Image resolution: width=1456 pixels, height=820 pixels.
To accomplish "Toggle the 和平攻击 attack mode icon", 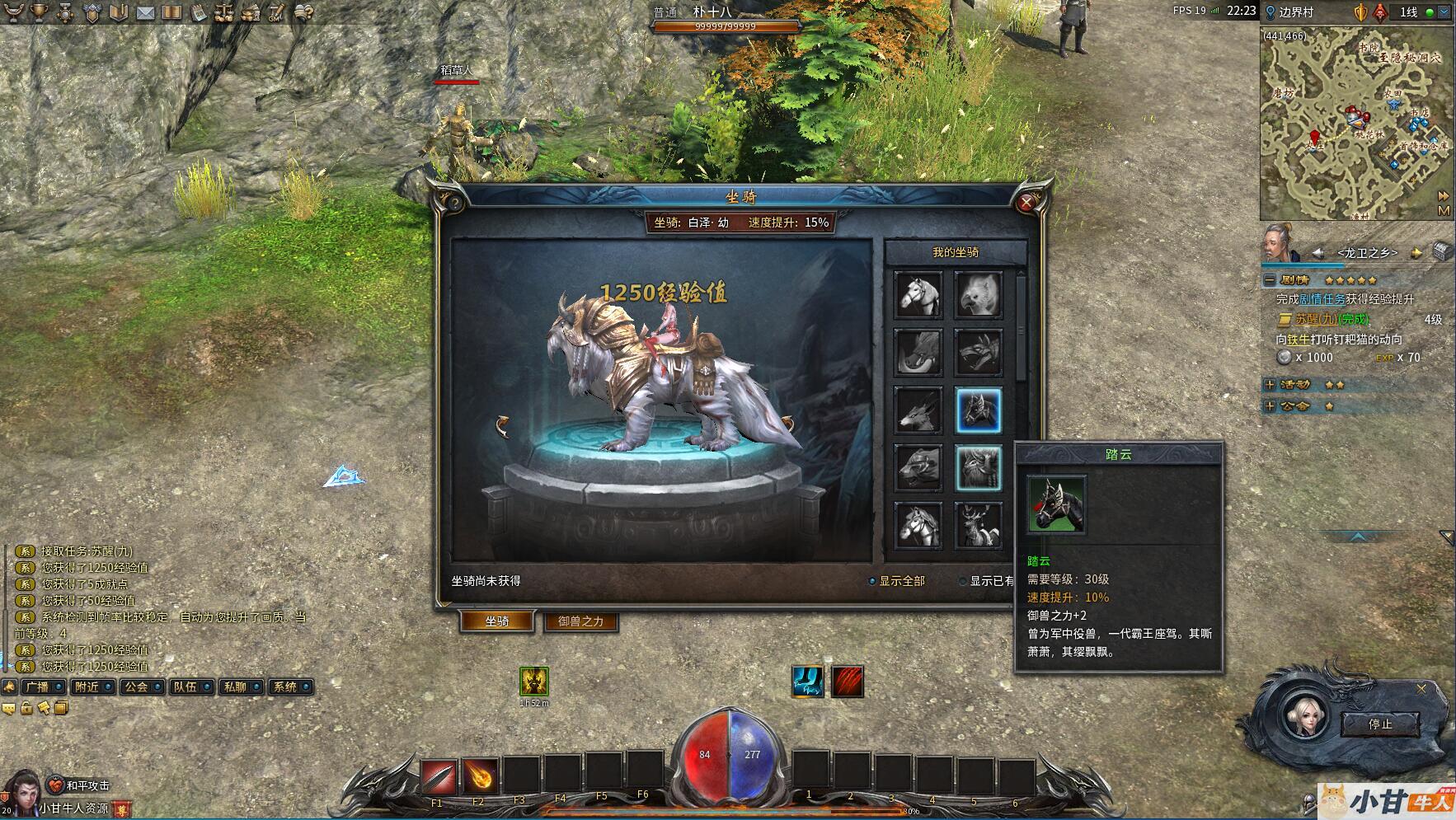I will [x=56, y=785].
